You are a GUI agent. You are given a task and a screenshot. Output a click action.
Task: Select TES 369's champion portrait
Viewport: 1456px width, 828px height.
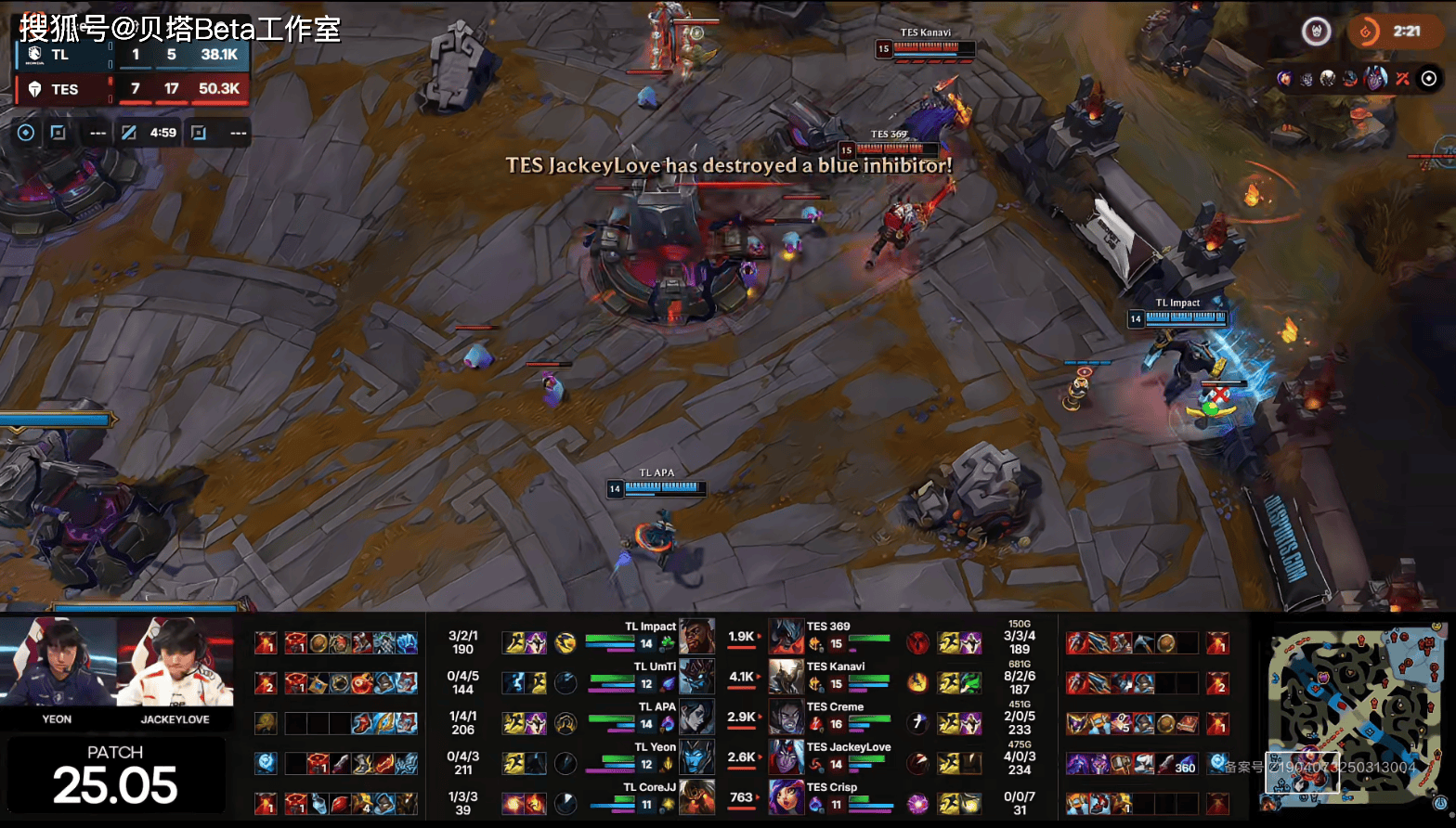pos(786,637)
